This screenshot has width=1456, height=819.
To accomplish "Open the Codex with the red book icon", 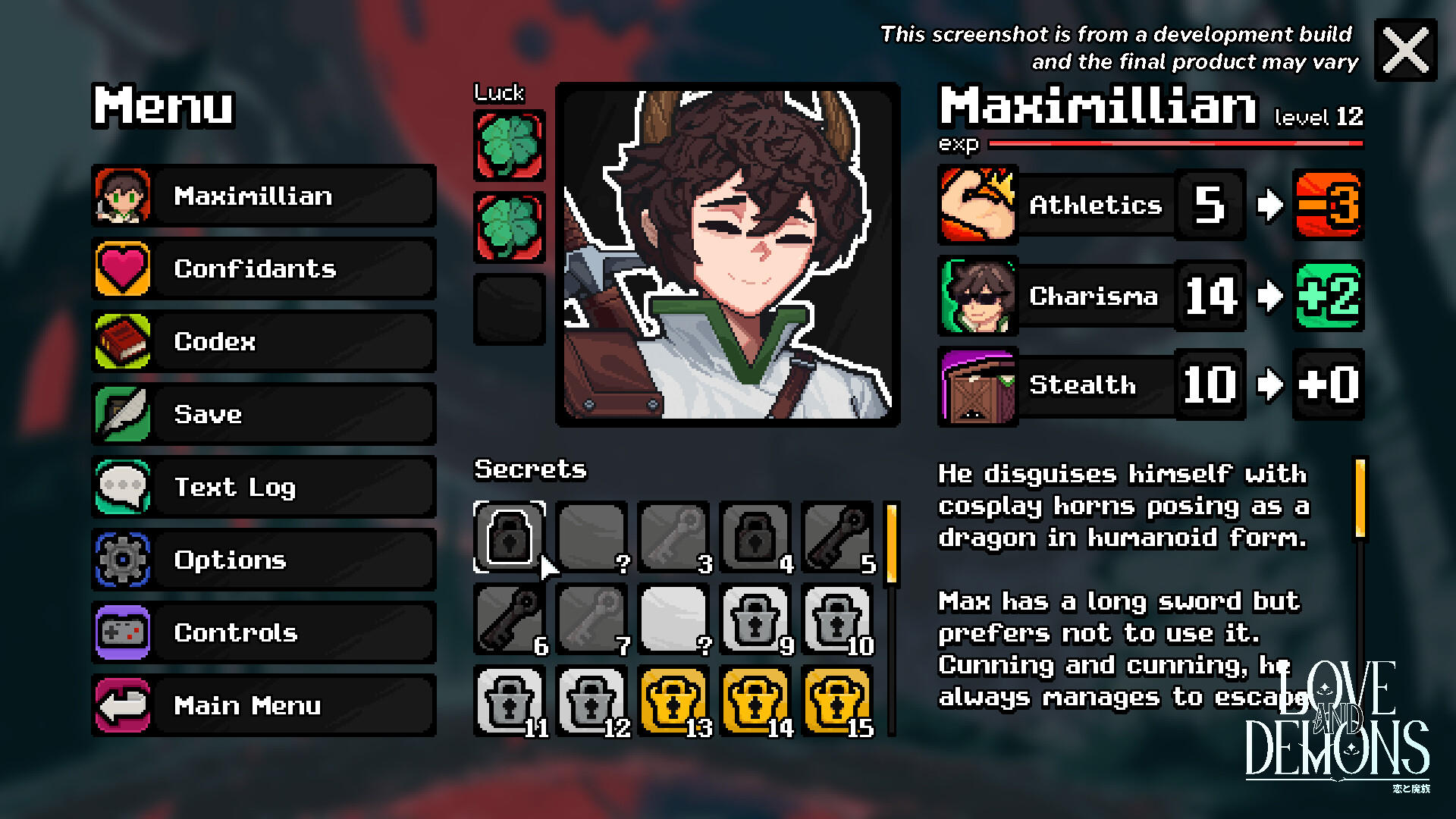I will tap(122, 341).
